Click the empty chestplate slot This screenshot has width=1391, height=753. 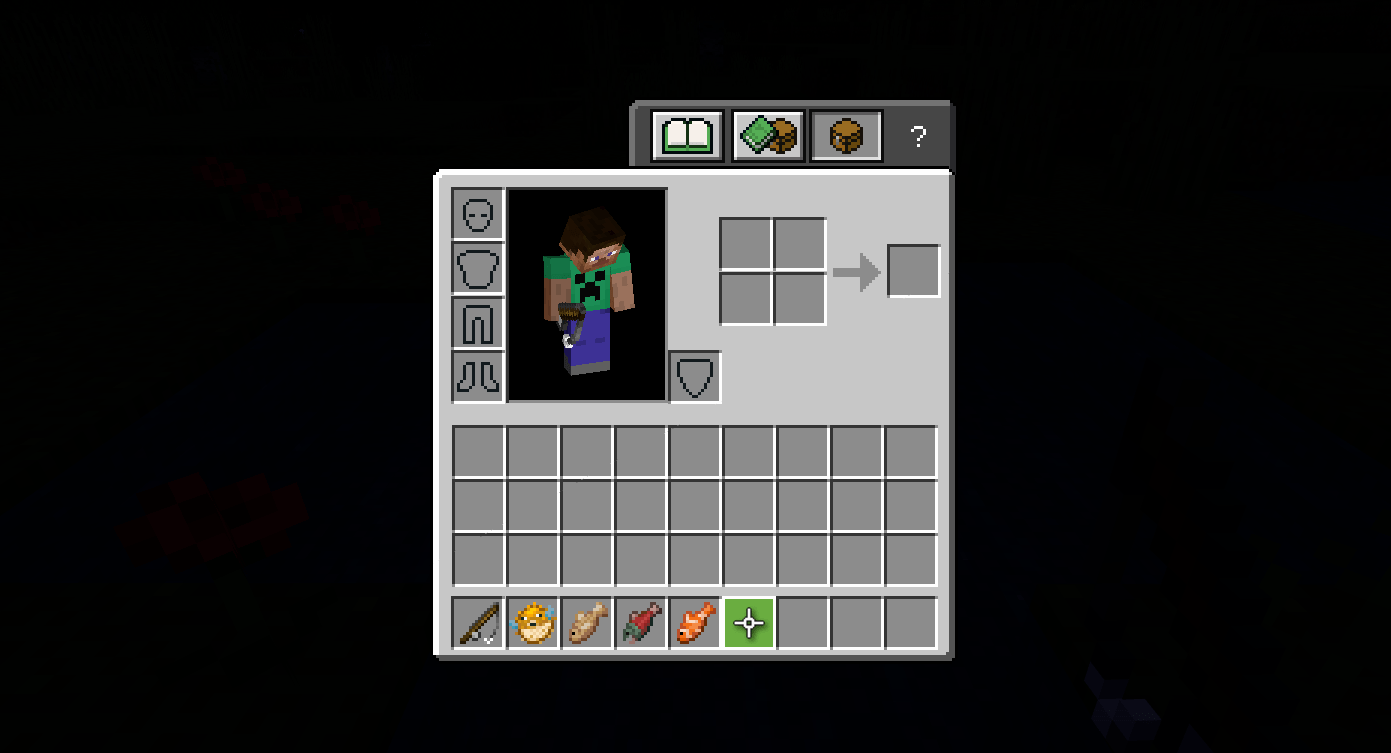pyautogui.click(x=477, y=268)
